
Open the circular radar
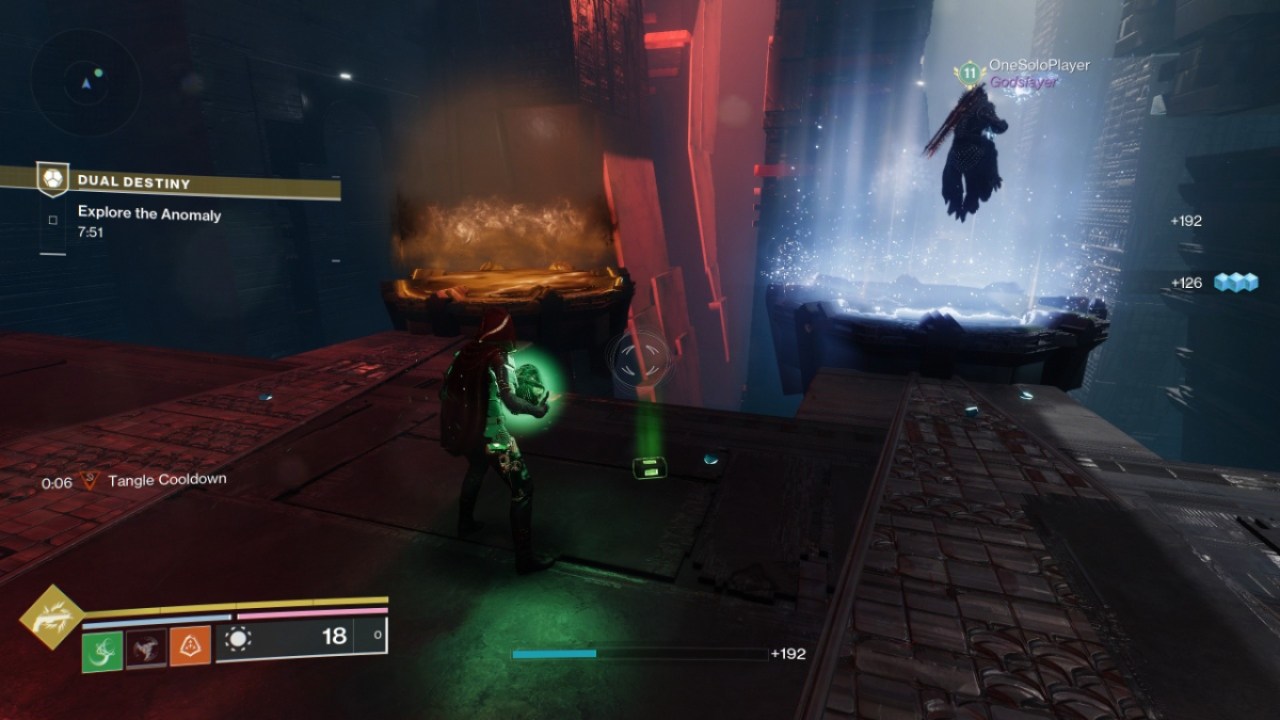pos(85,83)
